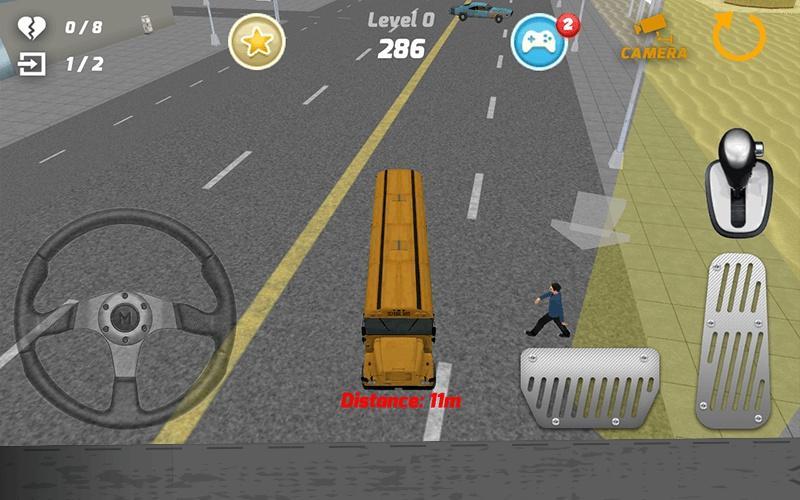Open the blue gamepad more-games button

click(x=540, y=41)
